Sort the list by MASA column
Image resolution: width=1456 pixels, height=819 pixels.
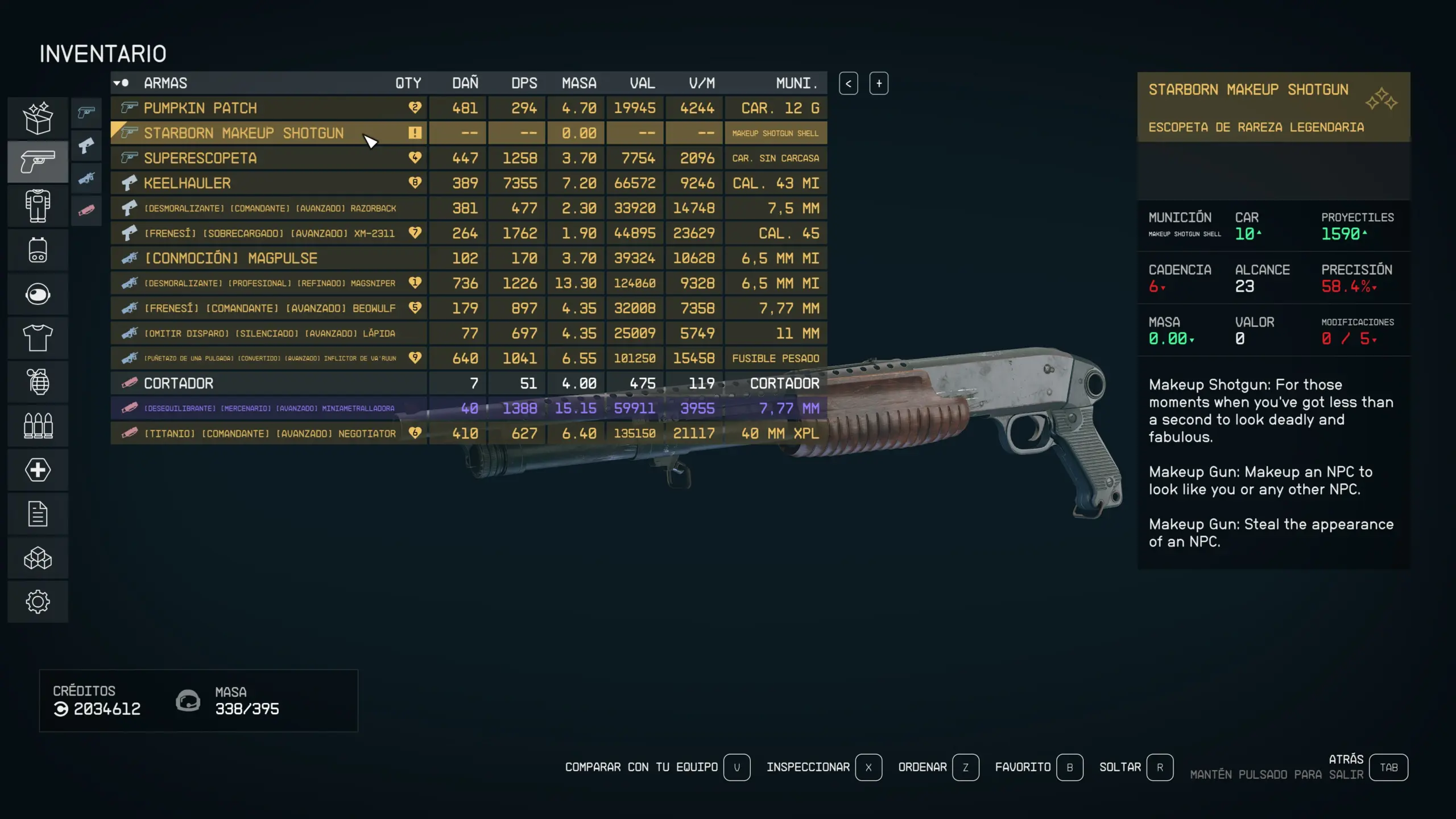point(579,83)
